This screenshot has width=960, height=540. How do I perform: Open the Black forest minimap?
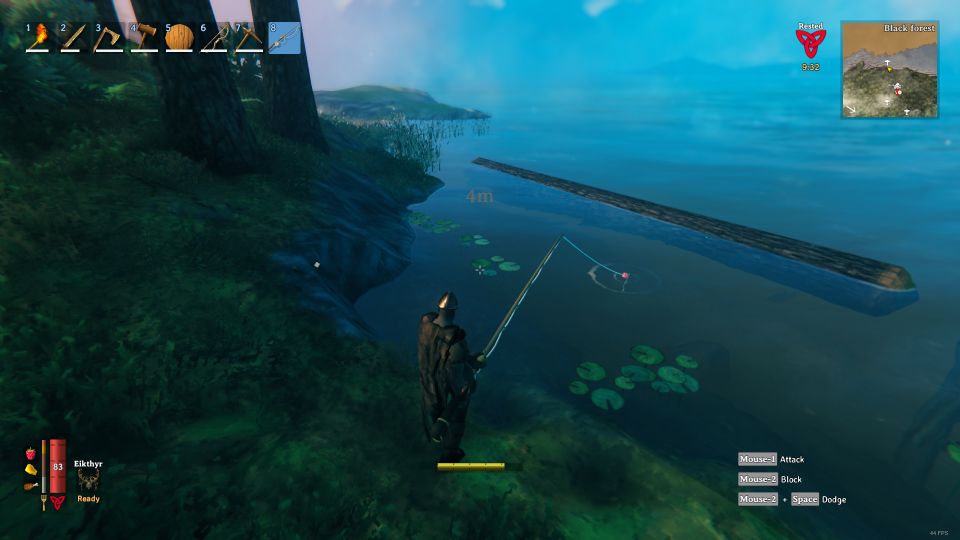tap(890, 69)
